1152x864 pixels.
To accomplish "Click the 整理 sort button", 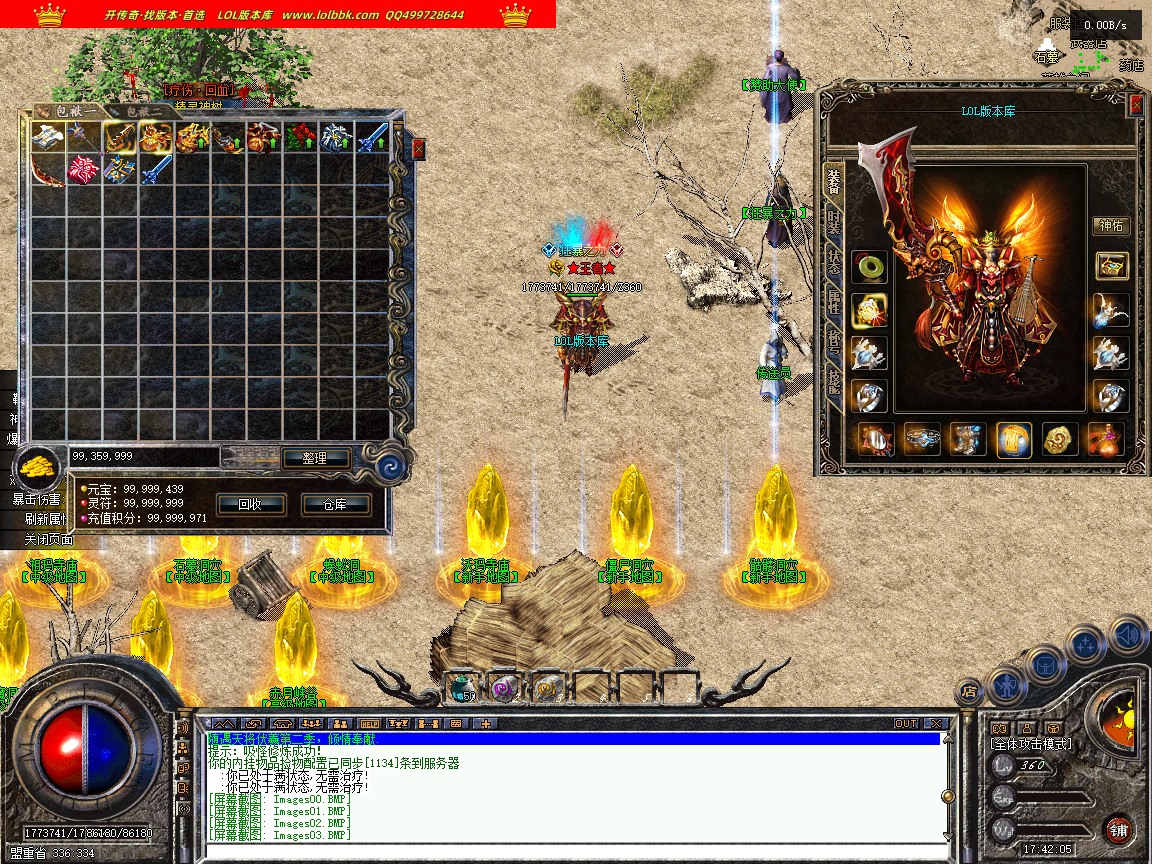I will tap(314, 458).
